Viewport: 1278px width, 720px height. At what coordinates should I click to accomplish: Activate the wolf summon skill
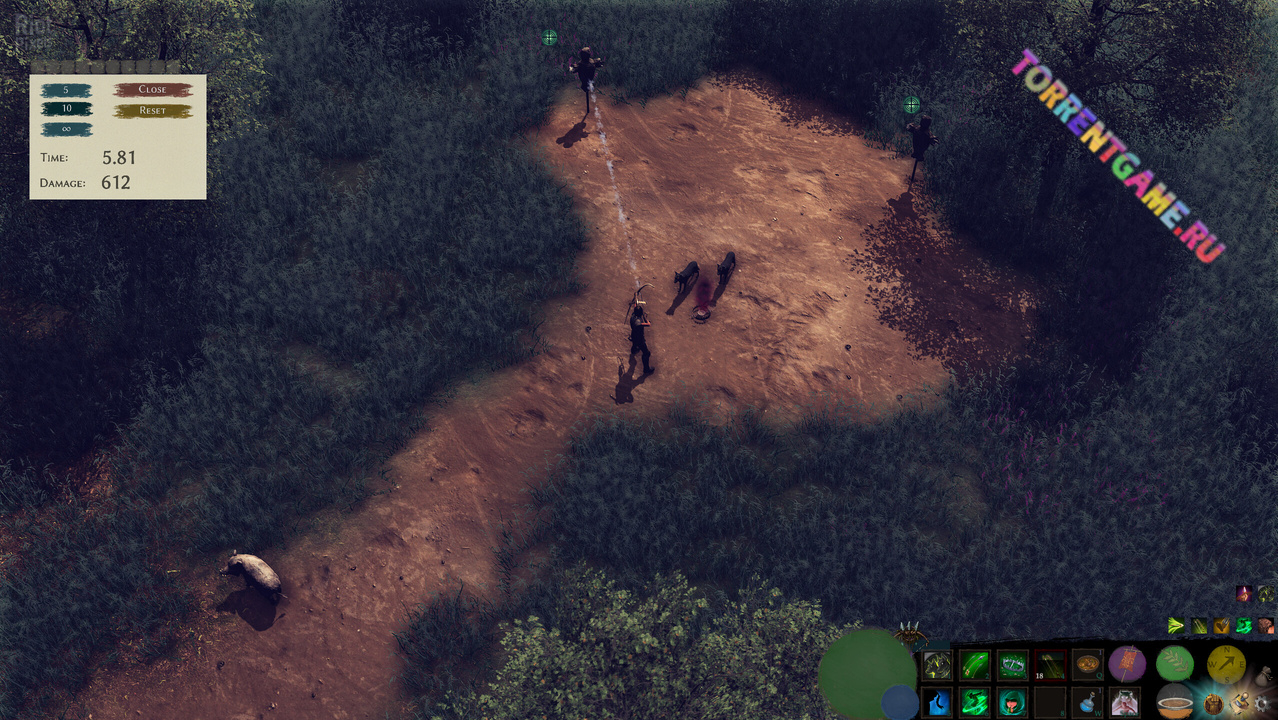pyautogui.click(x=937, y=665)
